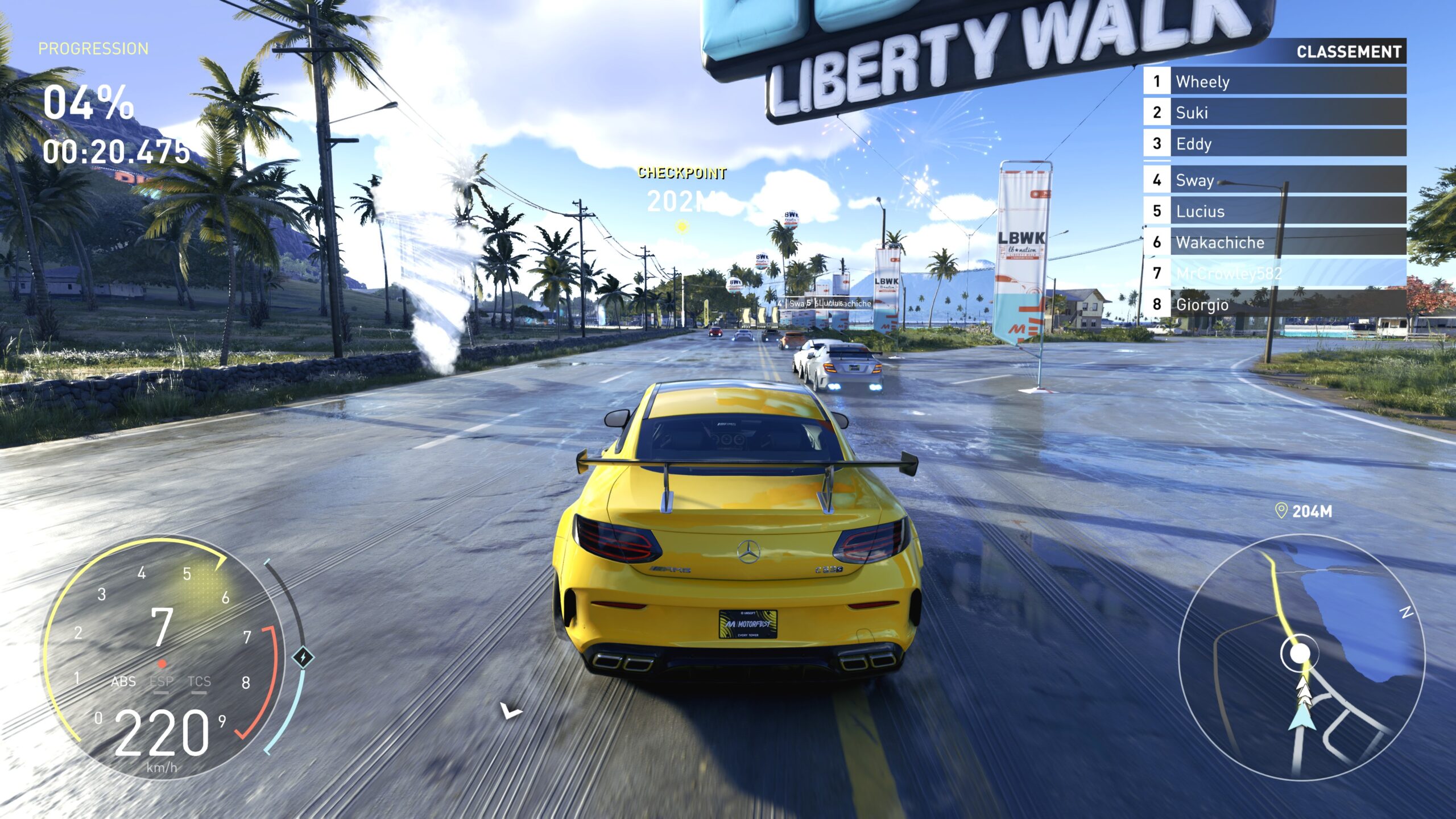
Task: Choose Giorgio's eighth place row
Action: [x=1274, y=304]
